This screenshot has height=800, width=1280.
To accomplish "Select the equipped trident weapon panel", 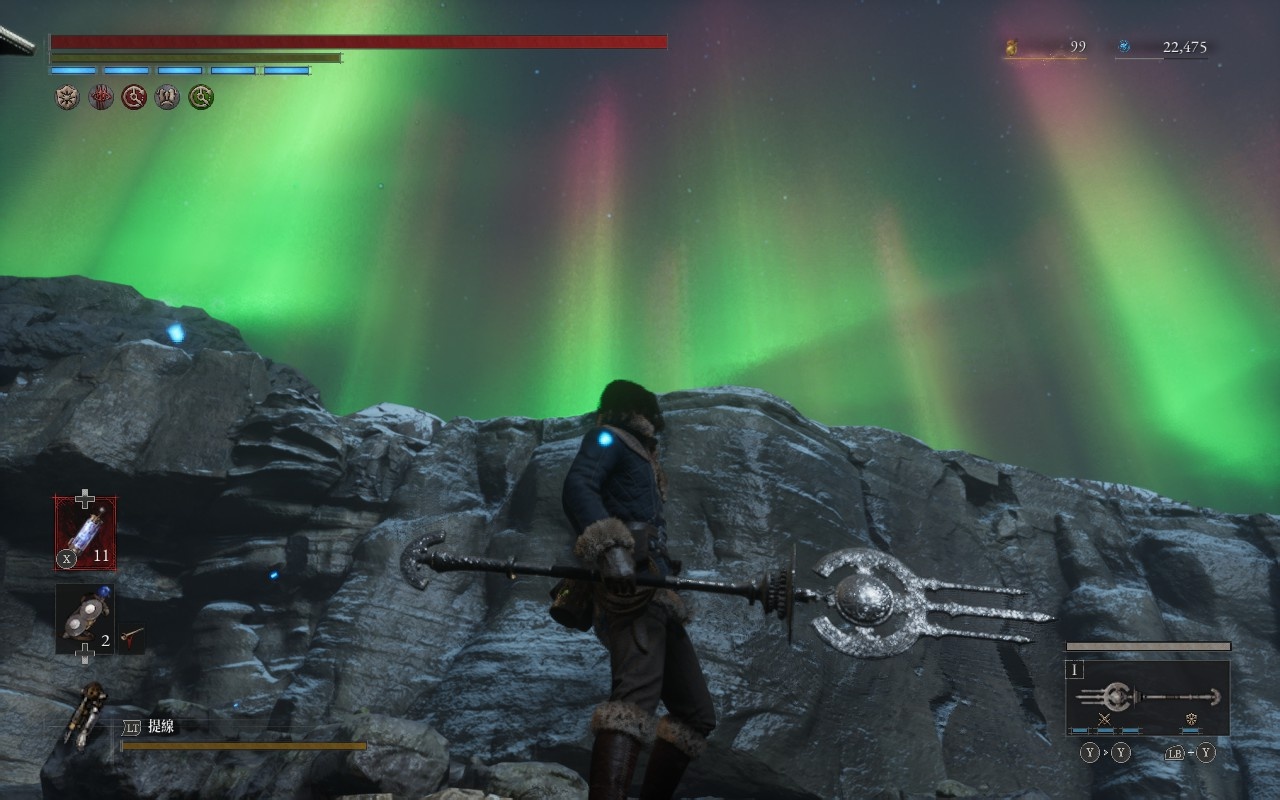I will pyautogui.click(x=1147, y=696).
